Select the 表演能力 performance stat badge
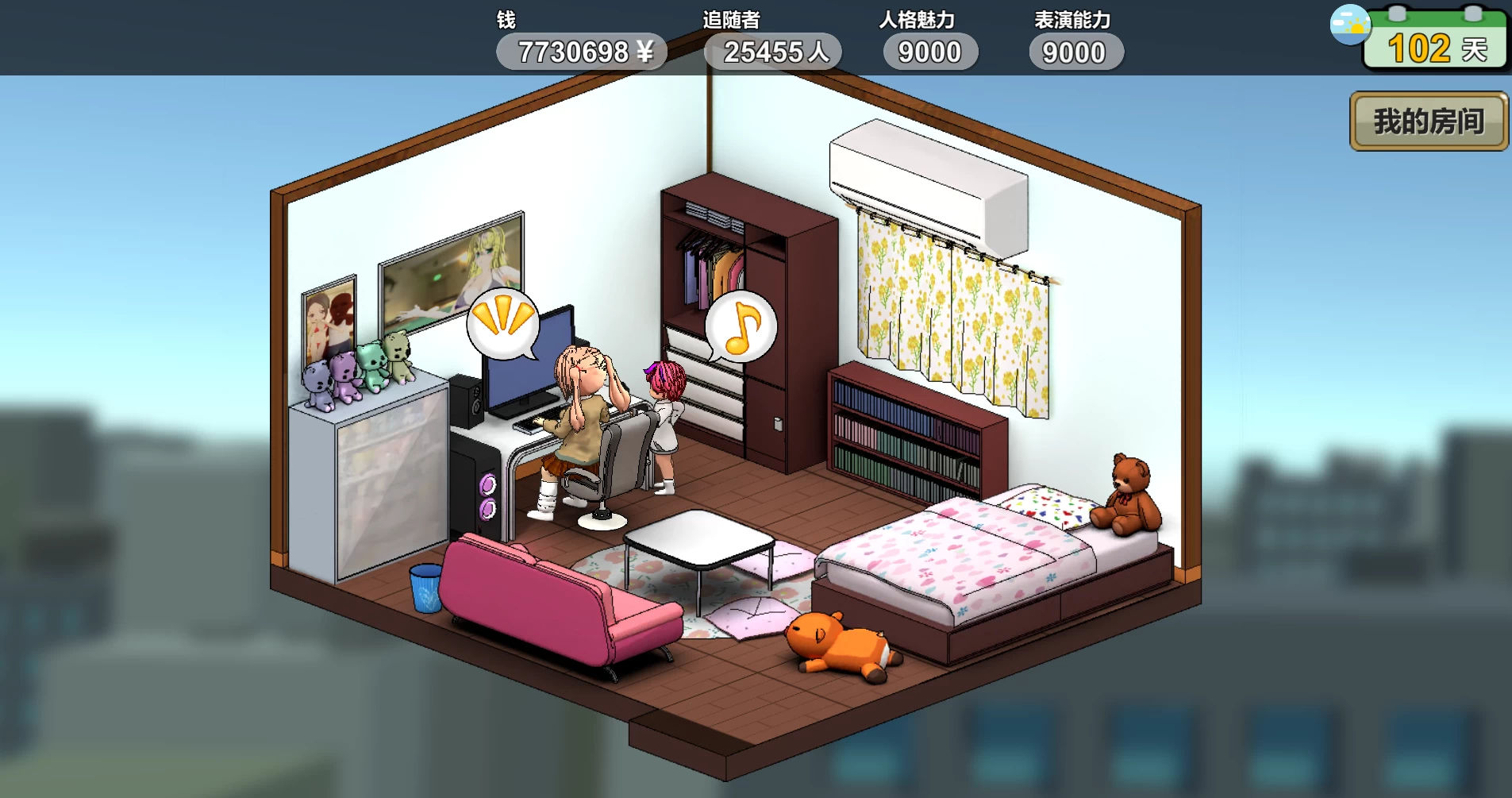Image resolution: width=1512 pixels, height=798 pixels. 1075,51
